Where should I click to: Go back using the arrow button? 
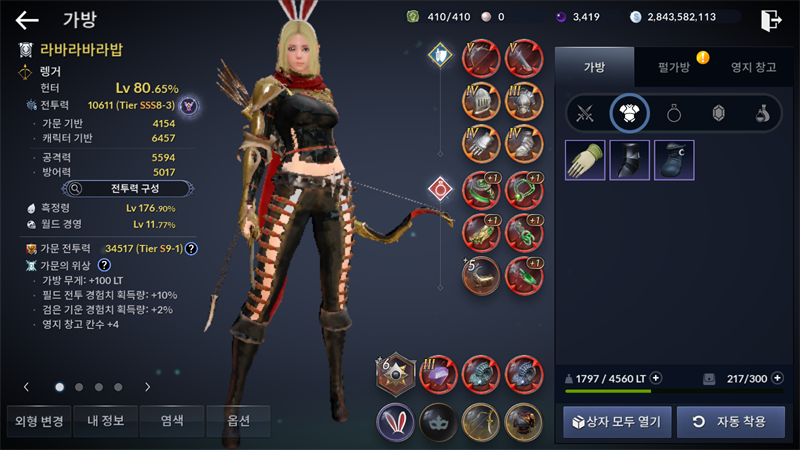point(27,19)
